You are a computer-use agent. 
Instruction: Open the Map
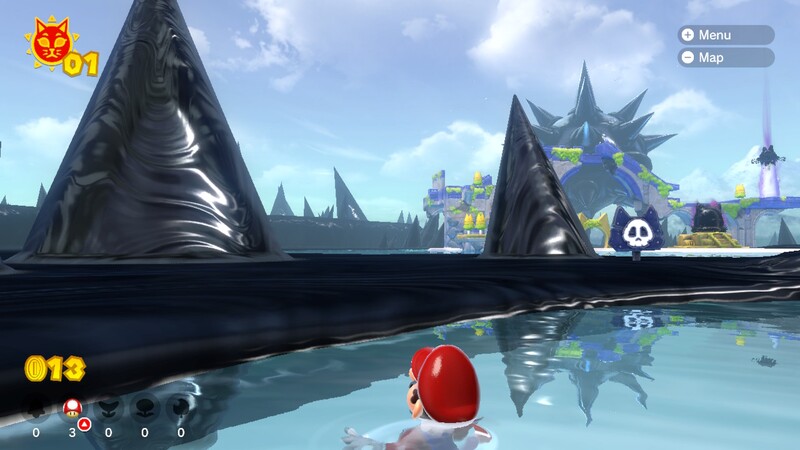coord(726,58)
